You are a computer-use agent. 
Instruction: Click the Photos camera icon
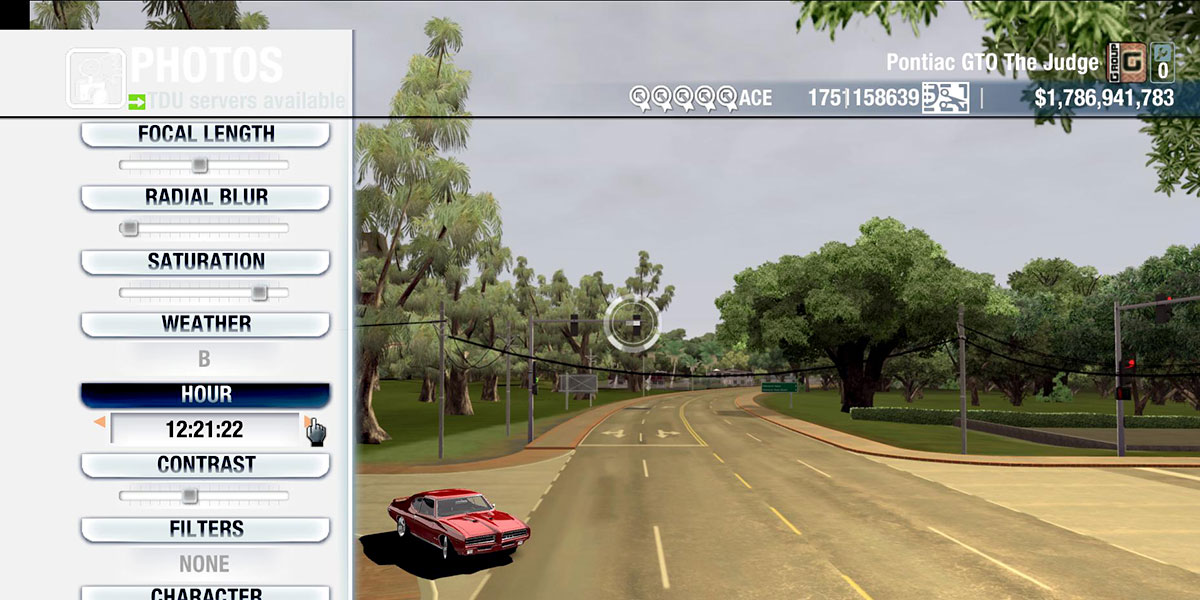95,77
